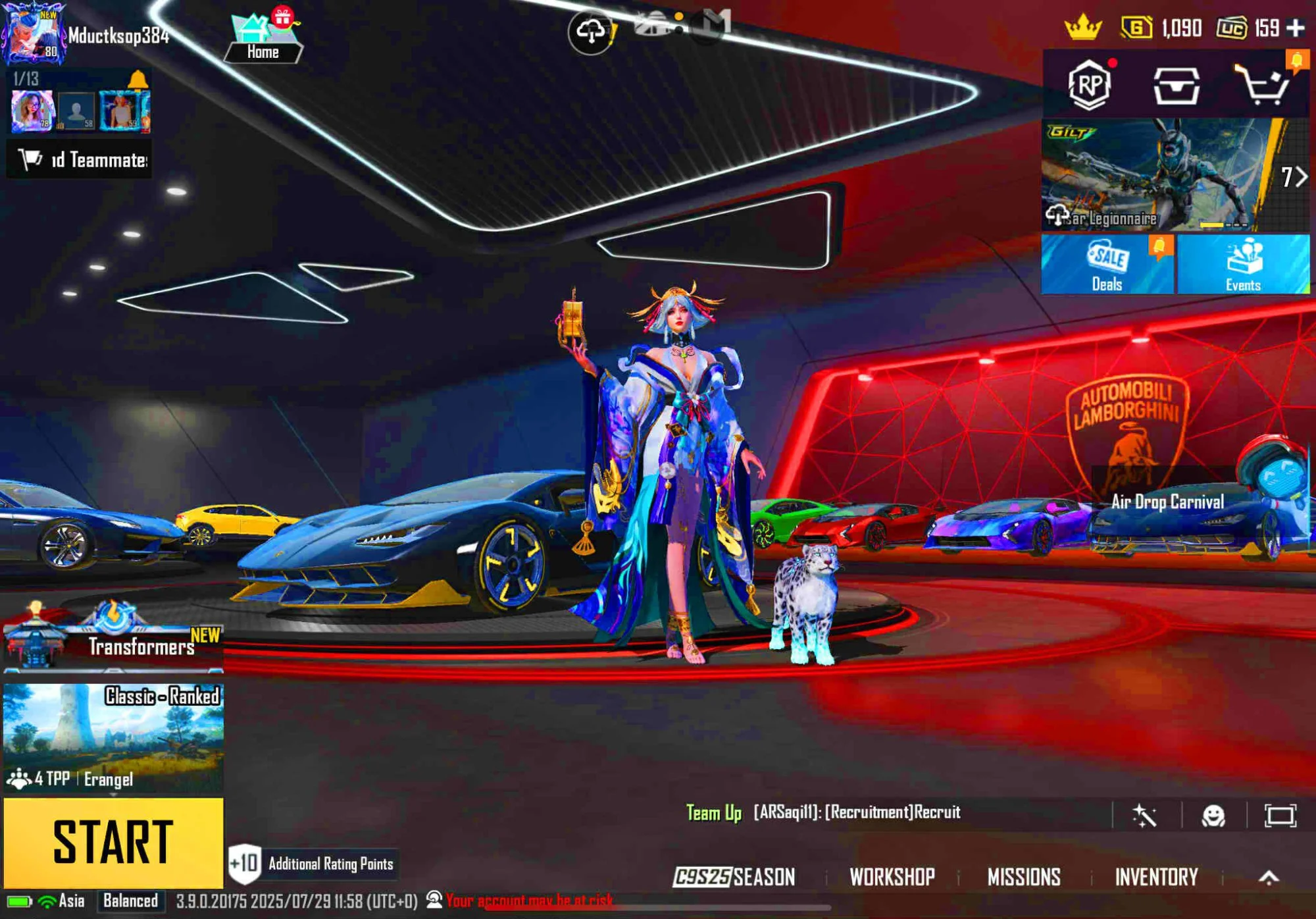
Task: Open the Inventory menu
Action: point(1156,877)
